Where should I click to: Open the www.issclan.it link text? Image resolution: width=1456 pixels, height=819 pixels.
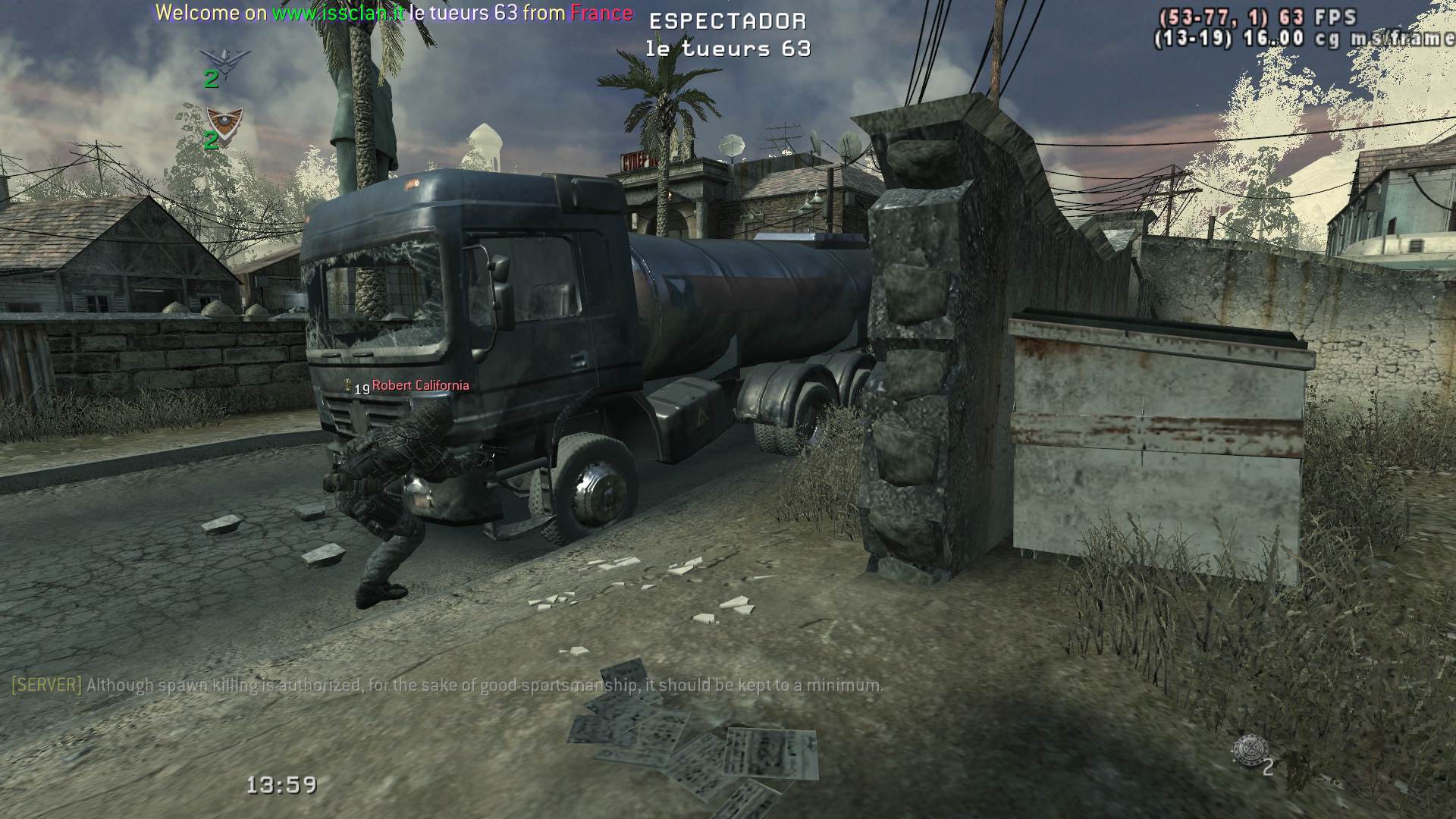point(337,13)
